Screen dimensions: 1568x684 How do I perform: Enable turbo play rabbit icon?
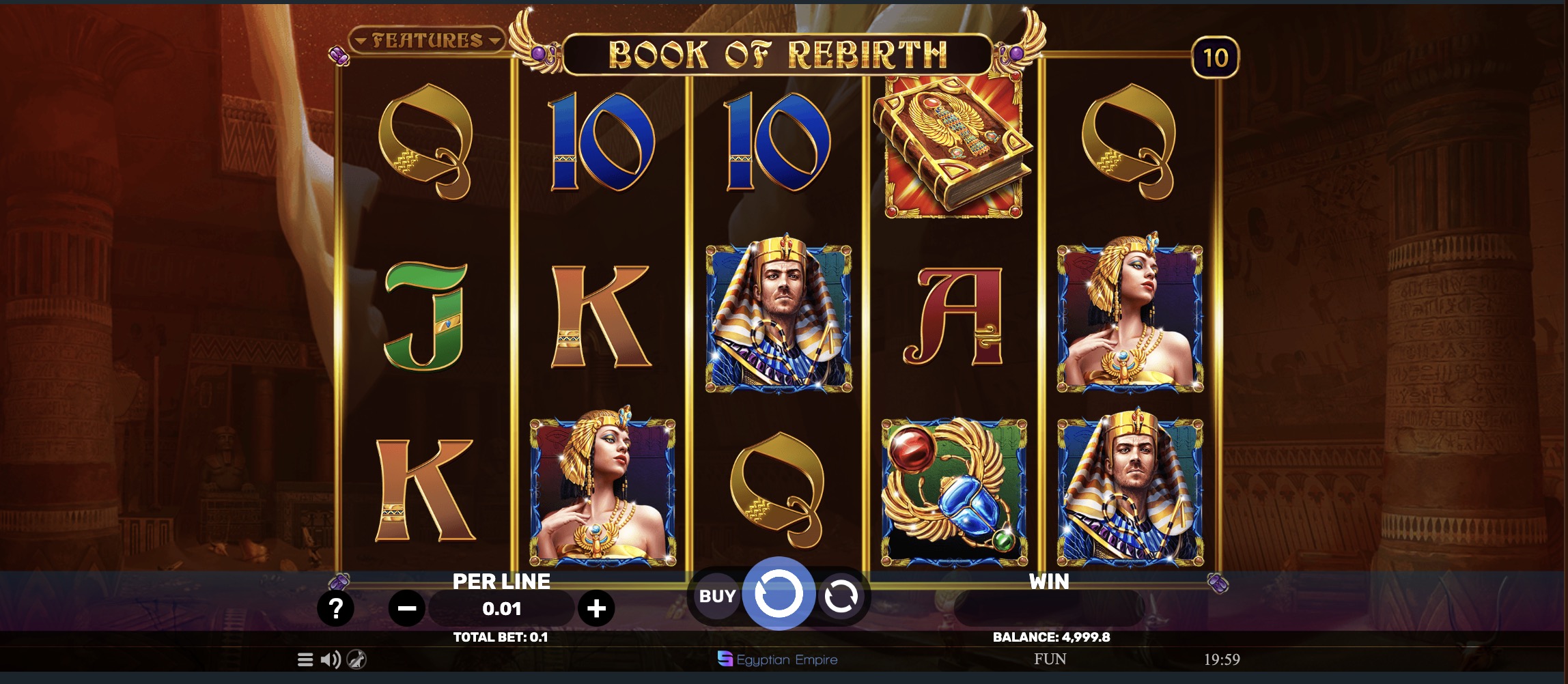click(x=356, y=659)
